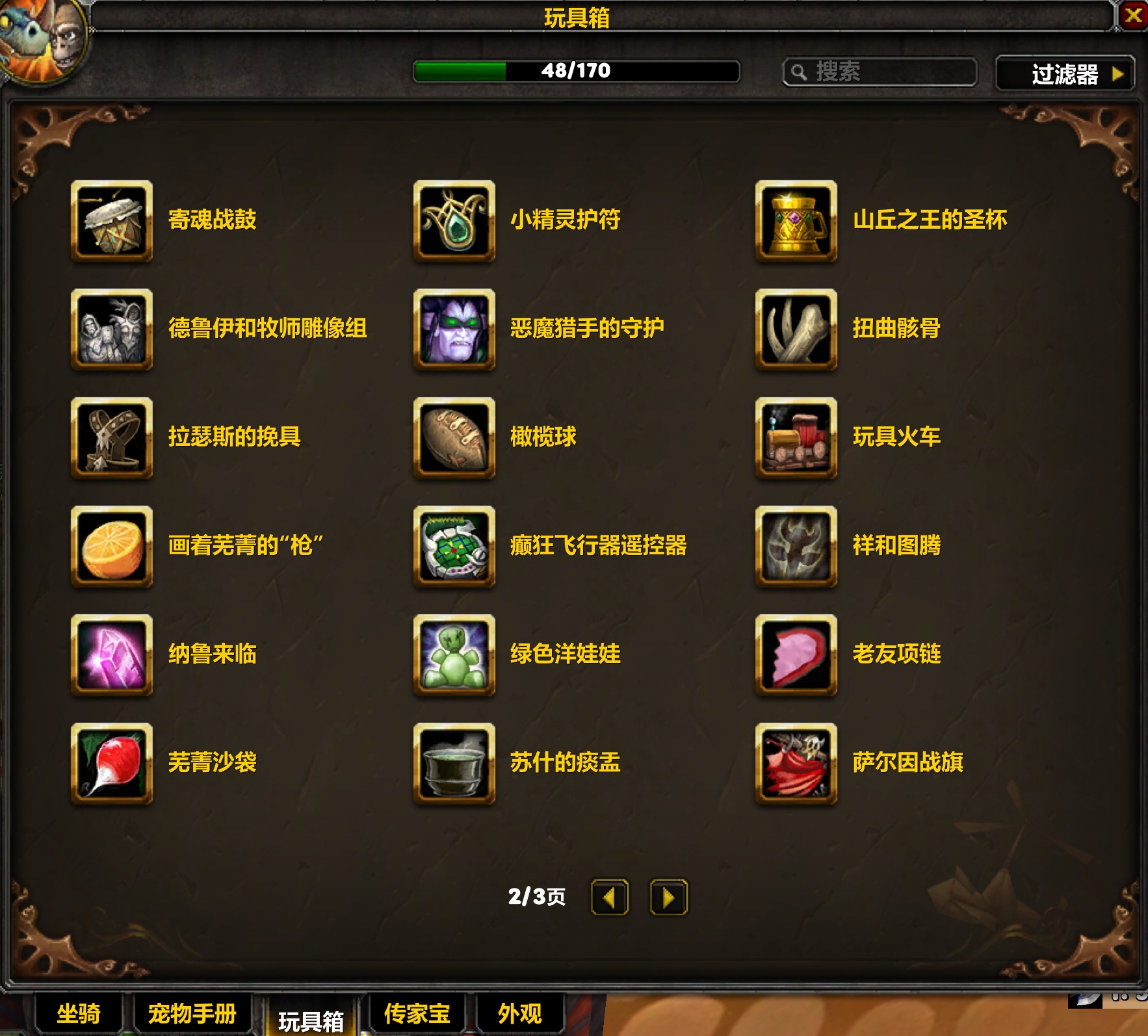Click the 小精灵护符 toy icon
This screenshot has width=1148, height=1036.
pos(454,220)
